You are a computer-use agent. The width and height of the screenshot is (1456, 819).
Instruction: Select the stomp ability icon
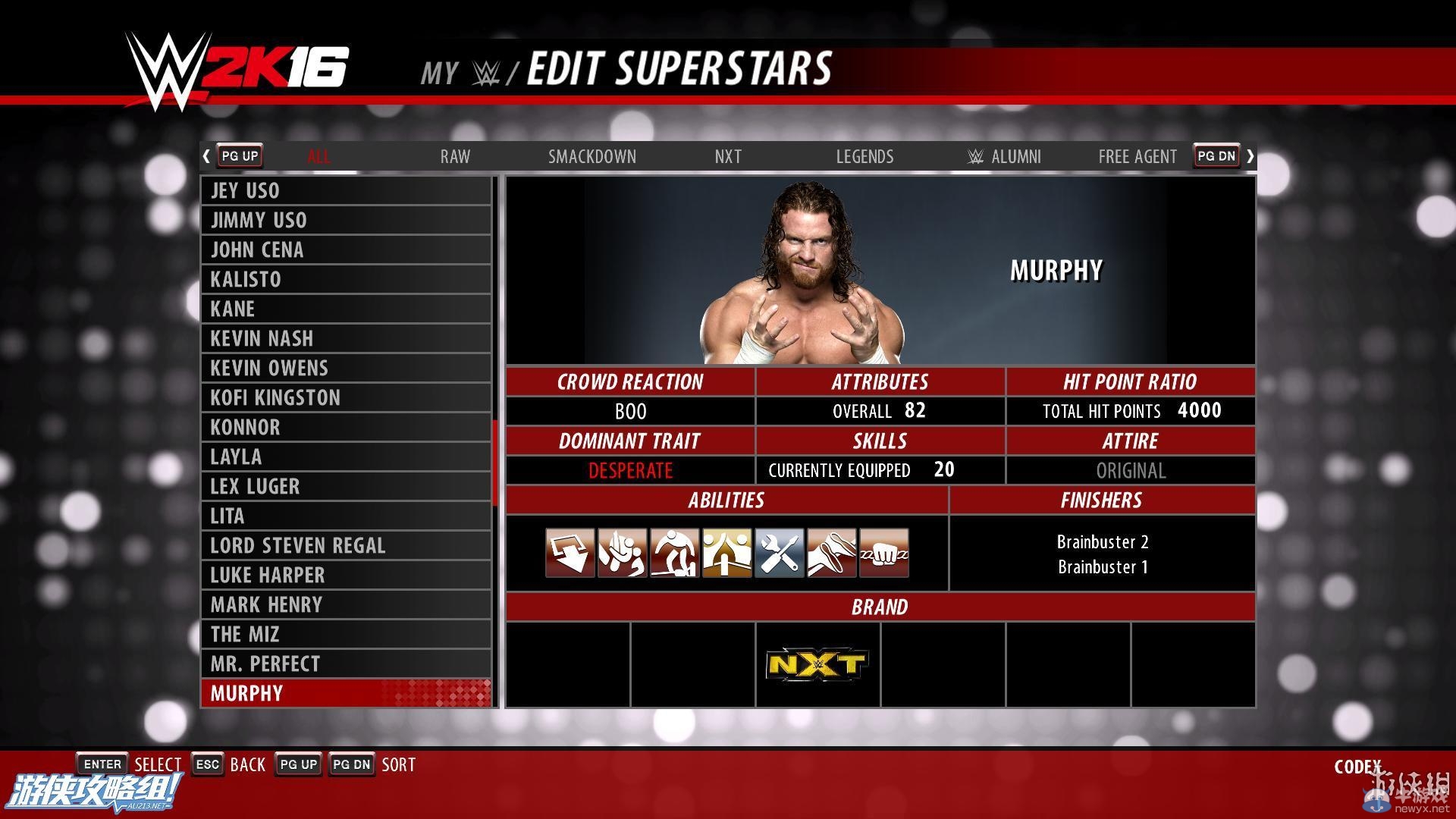(675, 553)
